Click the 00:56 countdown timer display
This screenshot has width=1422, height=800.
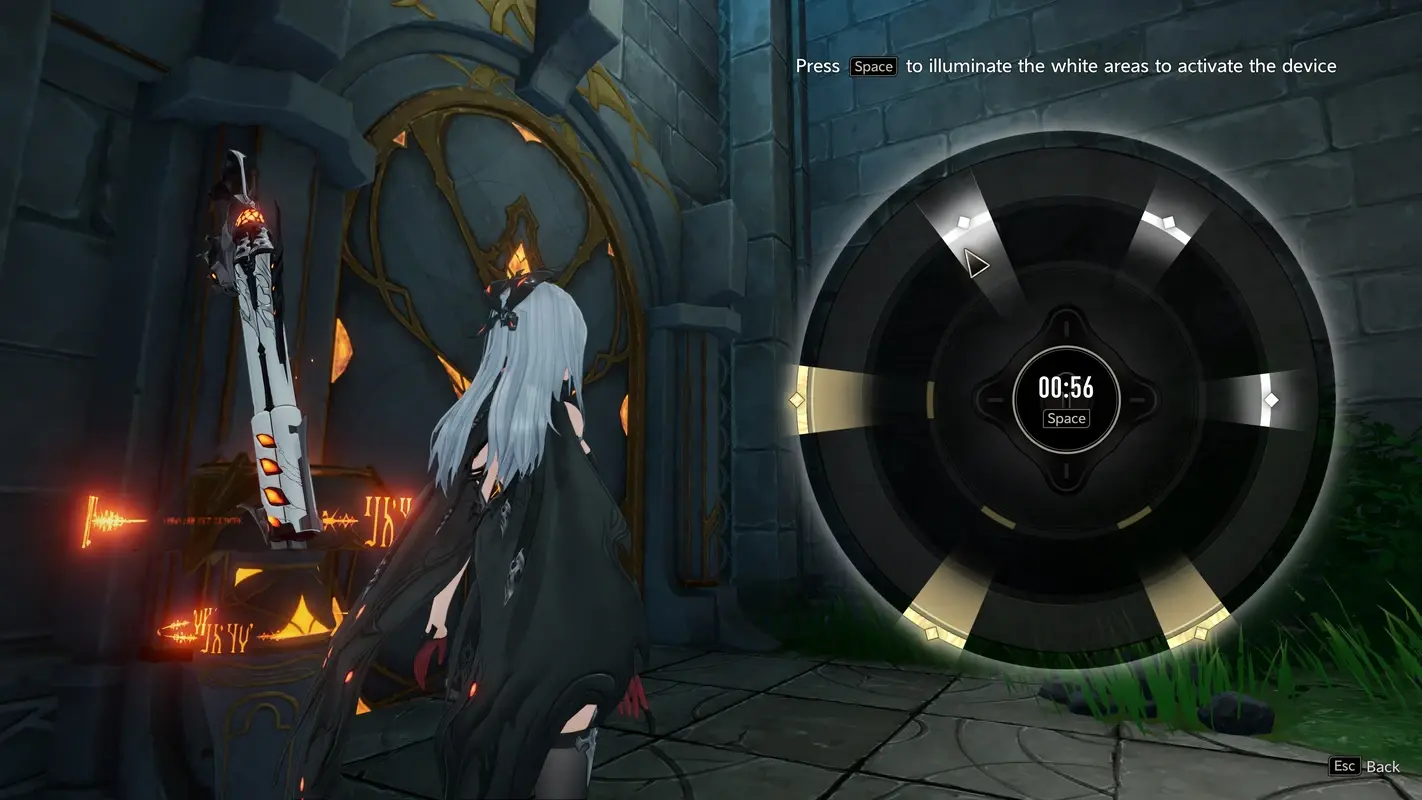[1065, 388]
